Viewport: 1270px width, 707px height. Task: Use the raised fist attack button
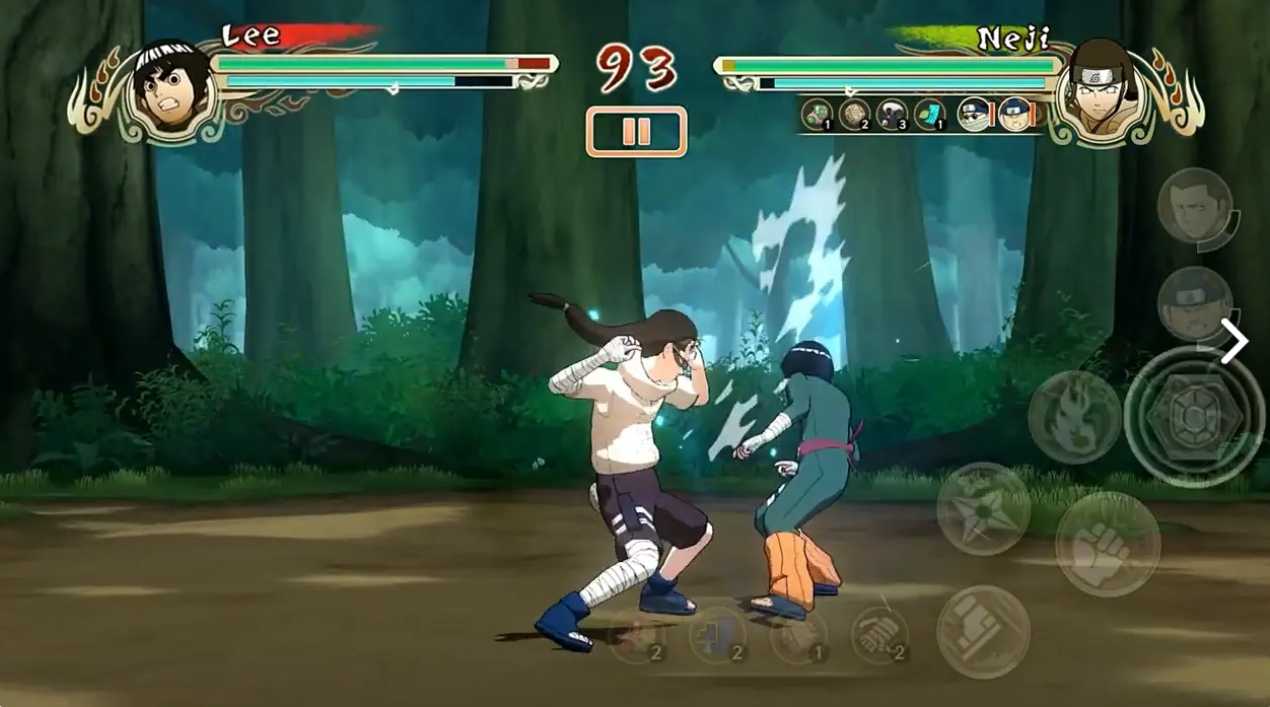(1107, 545)
